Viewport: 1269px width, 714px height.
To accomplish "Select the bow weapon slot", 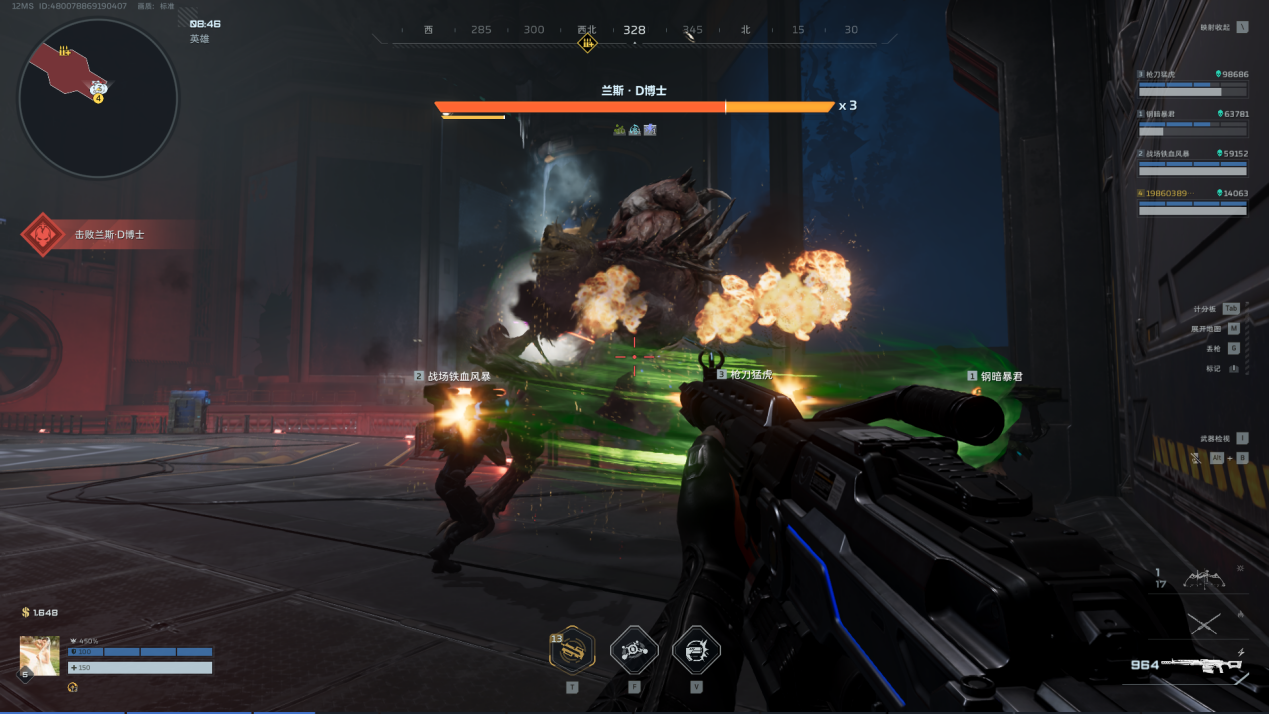I will click(x=1203, y=578).
